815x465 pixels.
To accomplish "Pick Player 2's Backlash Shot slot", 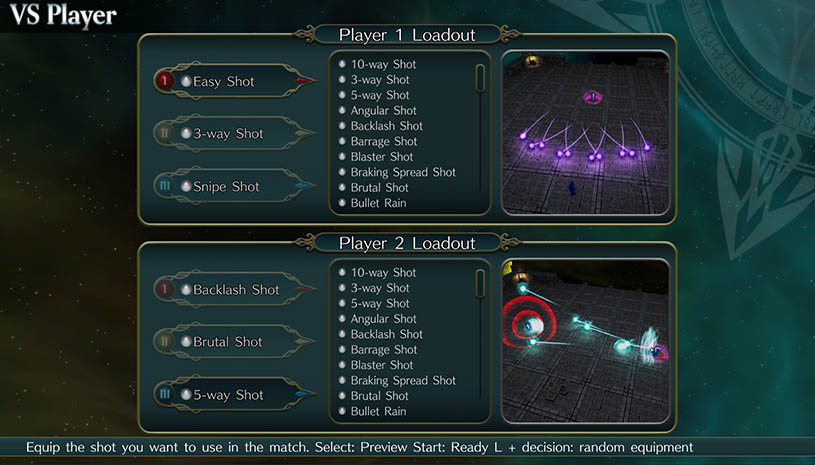I will pos(236,290).
